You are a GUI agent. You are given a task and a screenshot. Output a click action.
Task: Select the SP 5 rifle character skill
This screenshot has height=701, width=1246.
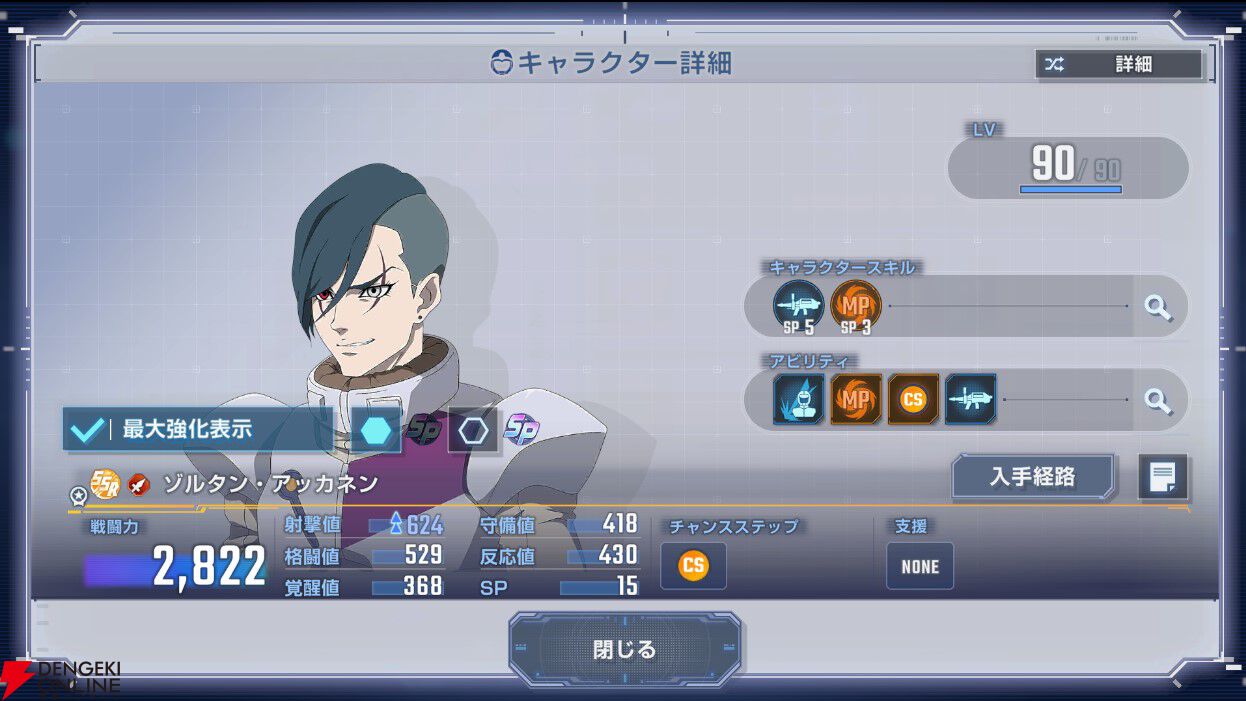pyautogui.click(x=798, y=306)
